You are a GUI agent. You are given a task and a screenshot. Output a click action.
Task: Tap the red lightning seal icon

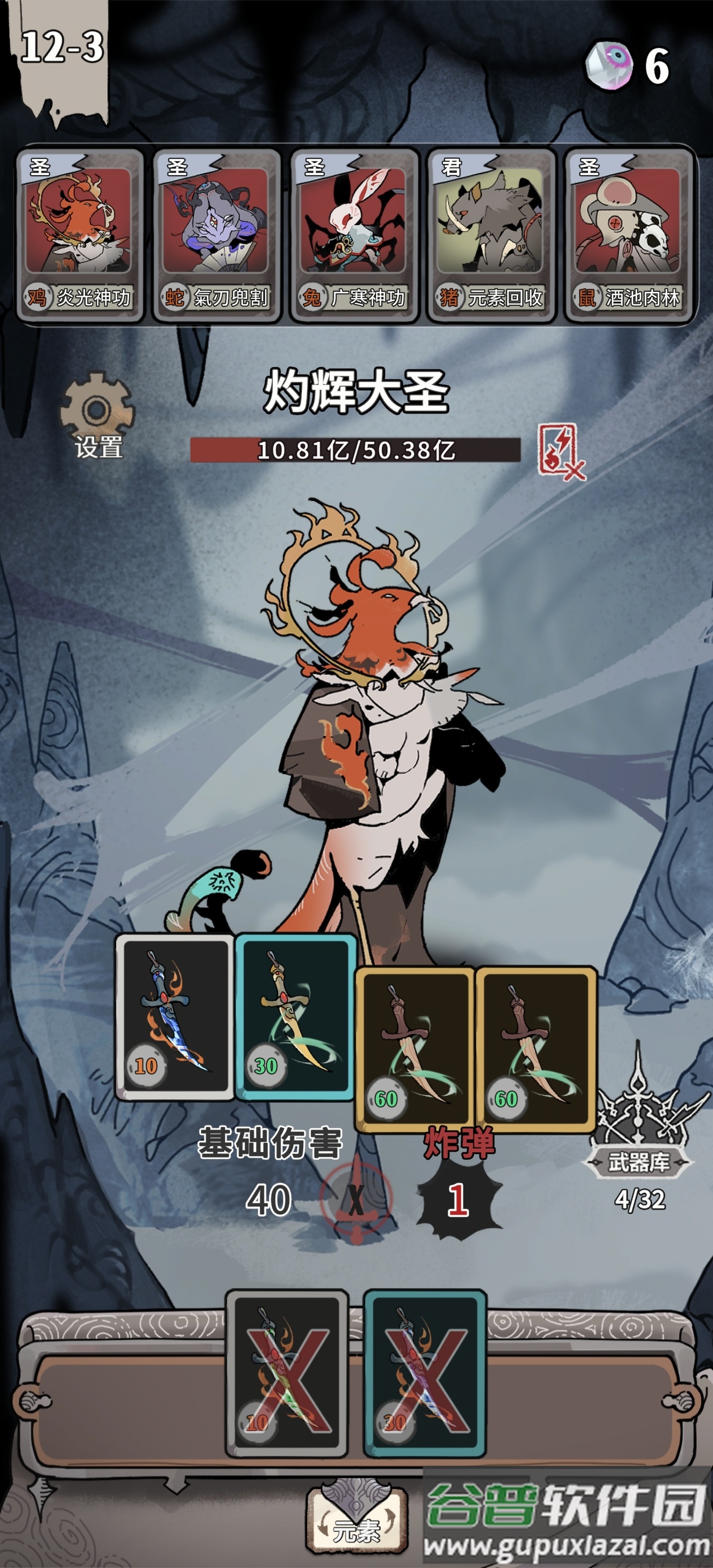tap(560, 452)
